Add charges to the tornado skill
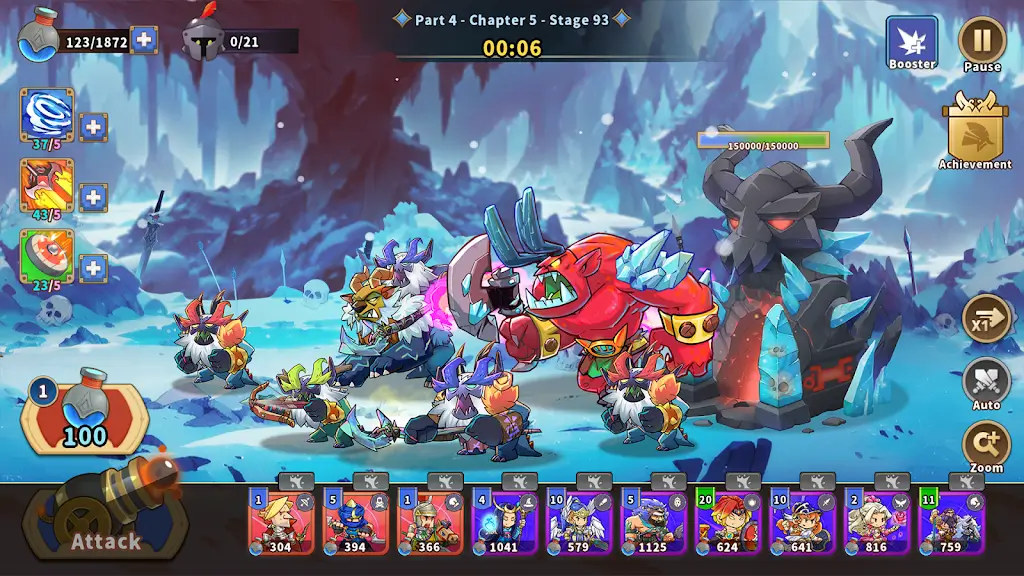This screenshot has width=1024, height=576. (93, 127)
